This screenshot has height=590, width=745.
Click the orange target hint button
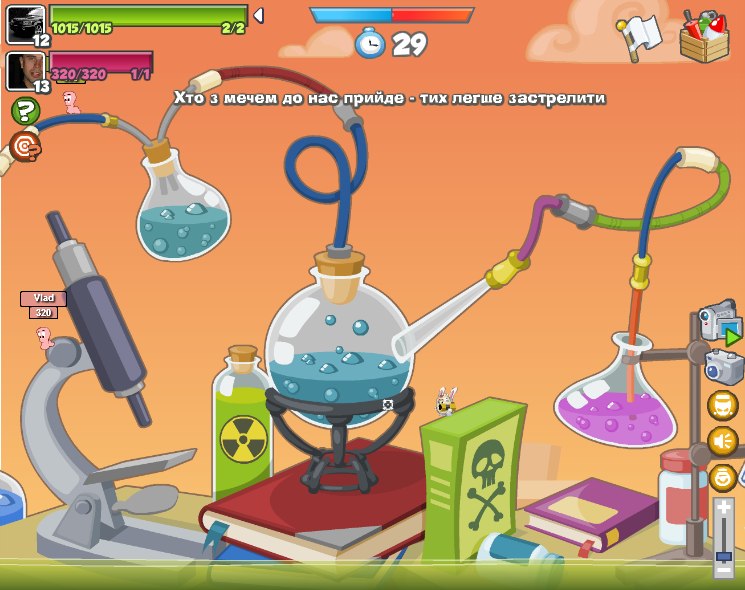pyautogui.click(x=25, y=147)
